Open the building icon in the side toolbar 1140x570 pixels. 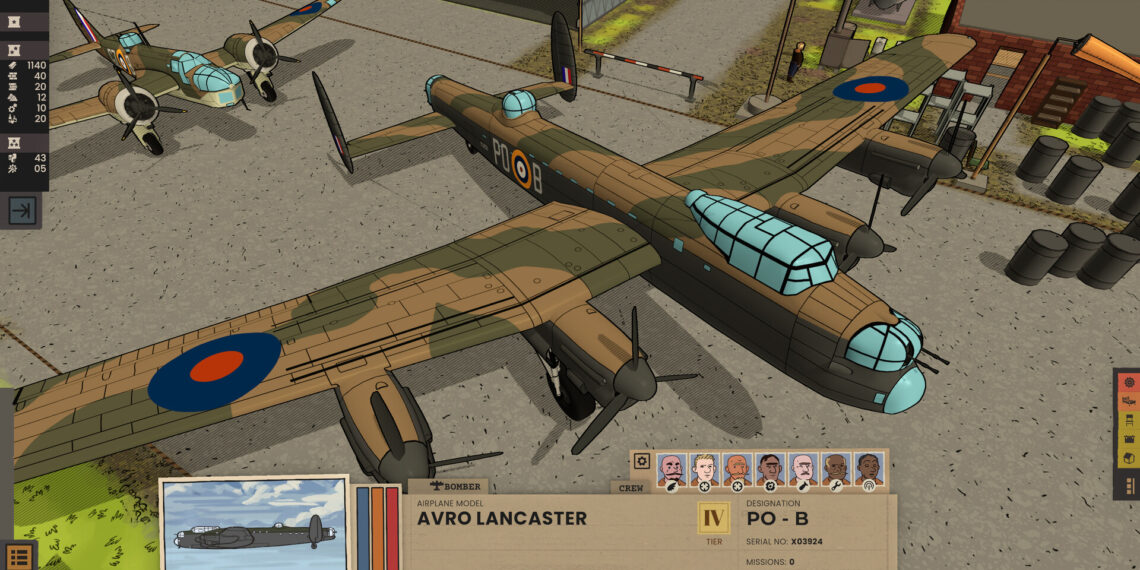coord(1129,457)
